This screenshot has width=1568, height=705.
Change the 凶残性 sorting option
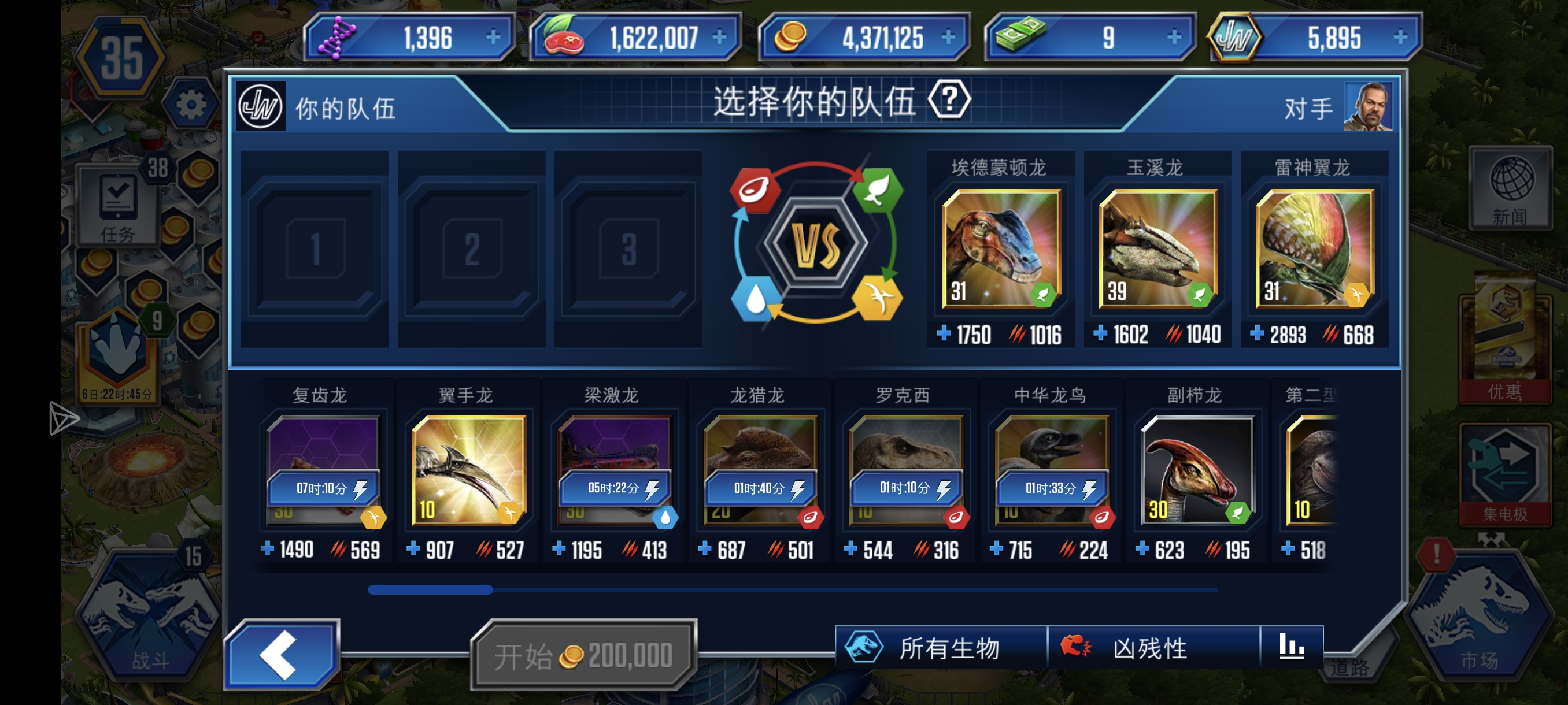click(x=1152, y=648)
